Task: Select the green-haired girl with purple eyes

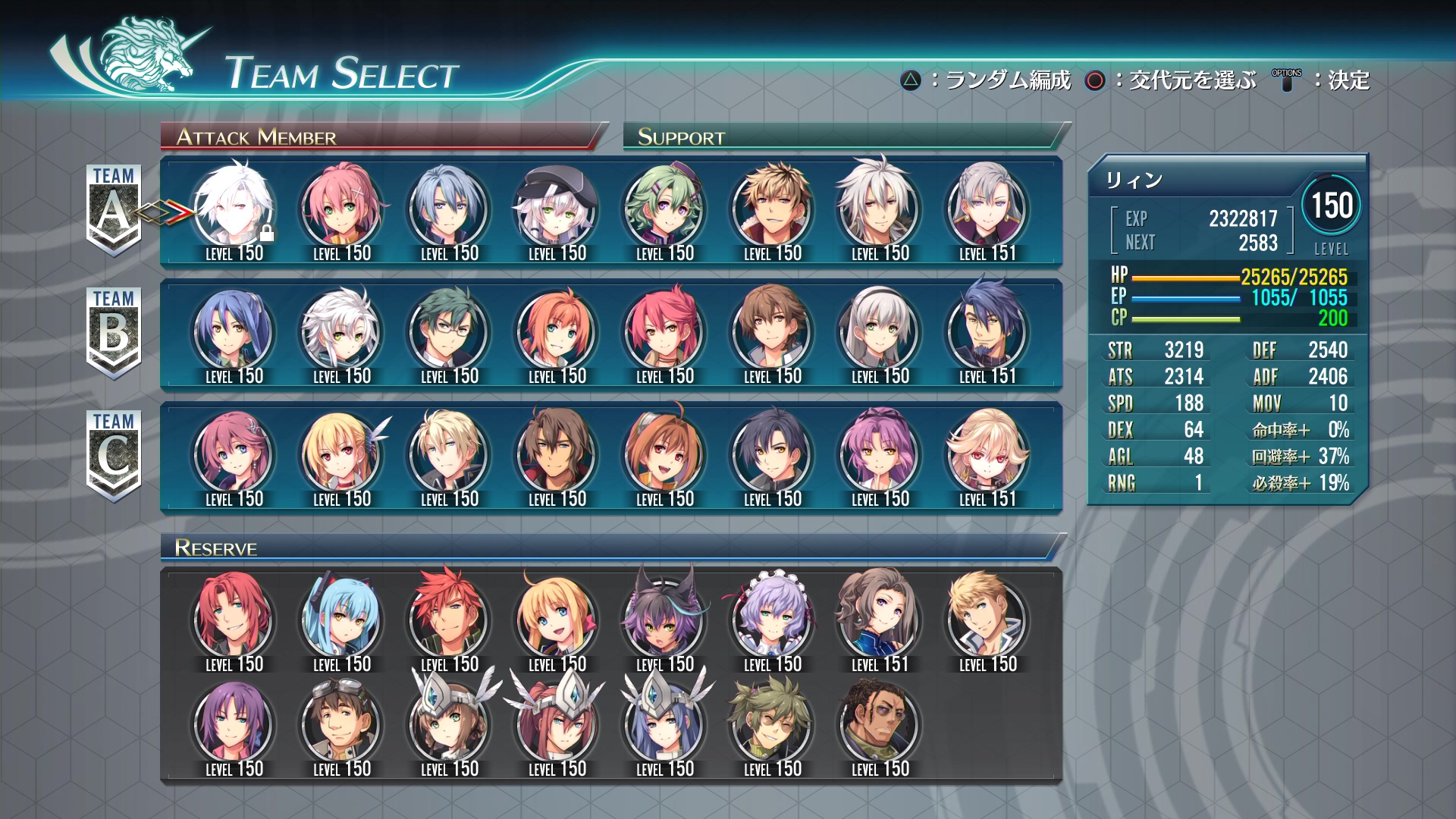Action: pyautogui.click(x=665, y=209)
